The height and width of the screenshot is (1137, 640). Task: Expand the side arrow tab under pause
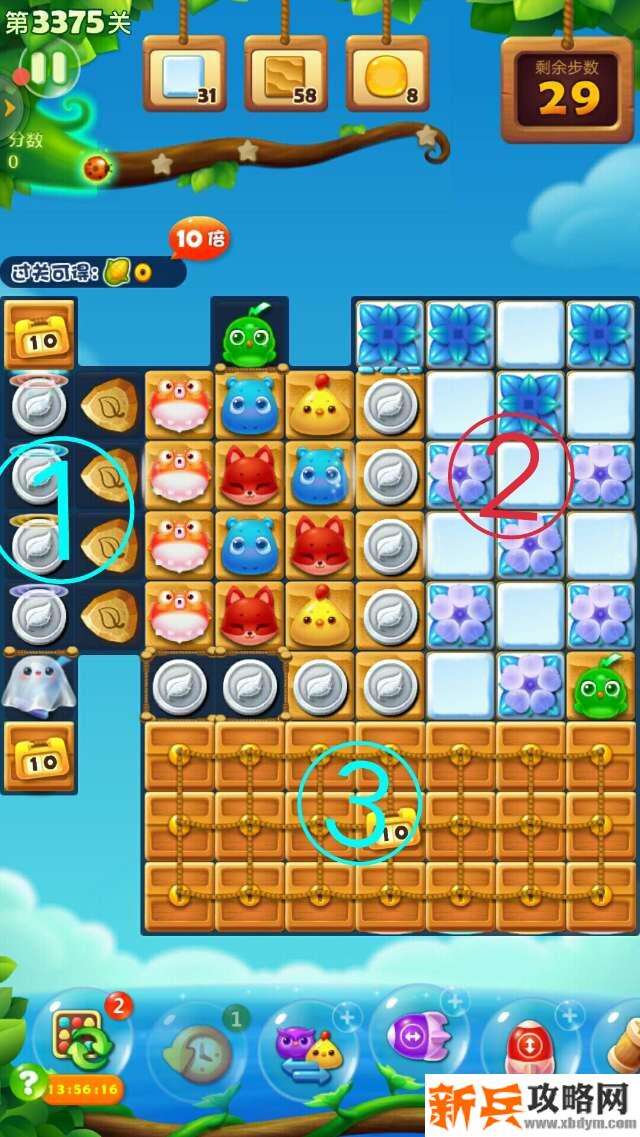(9, 106)
